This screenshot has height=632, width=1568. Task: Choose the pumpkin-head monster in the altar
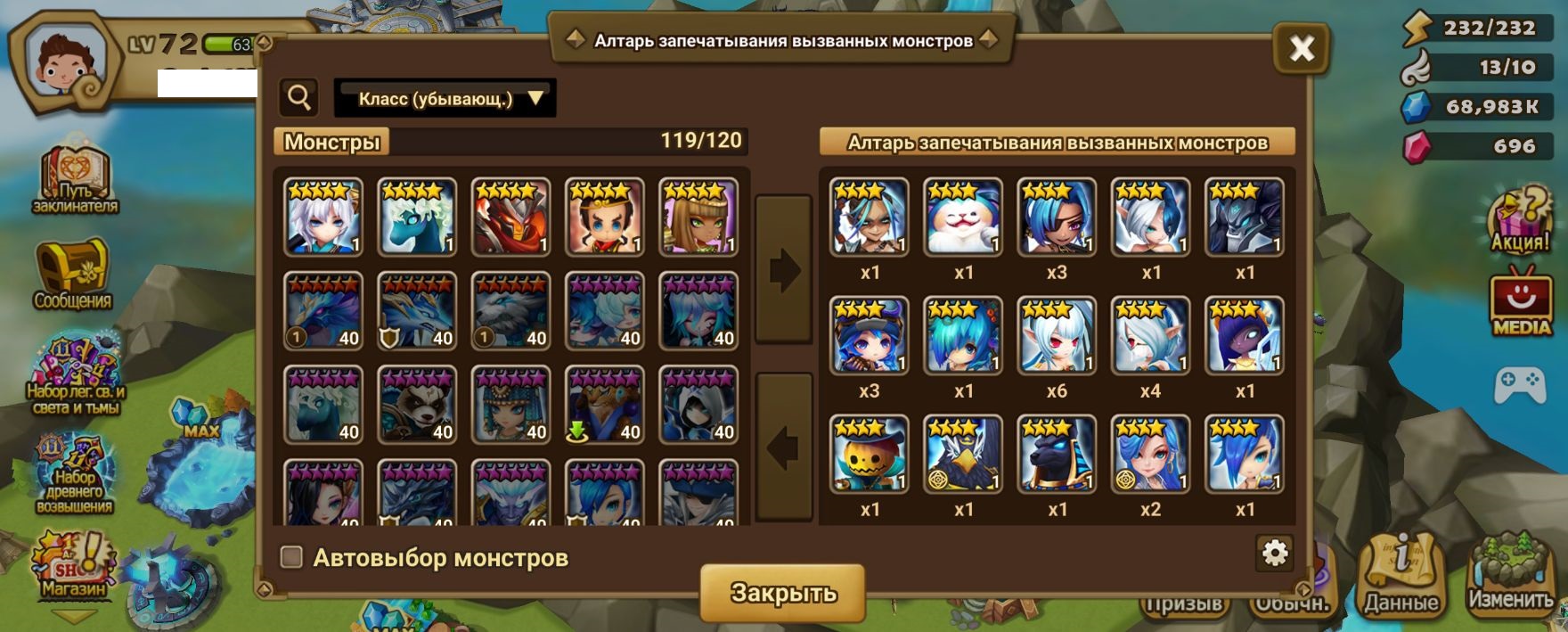(869, 454)
